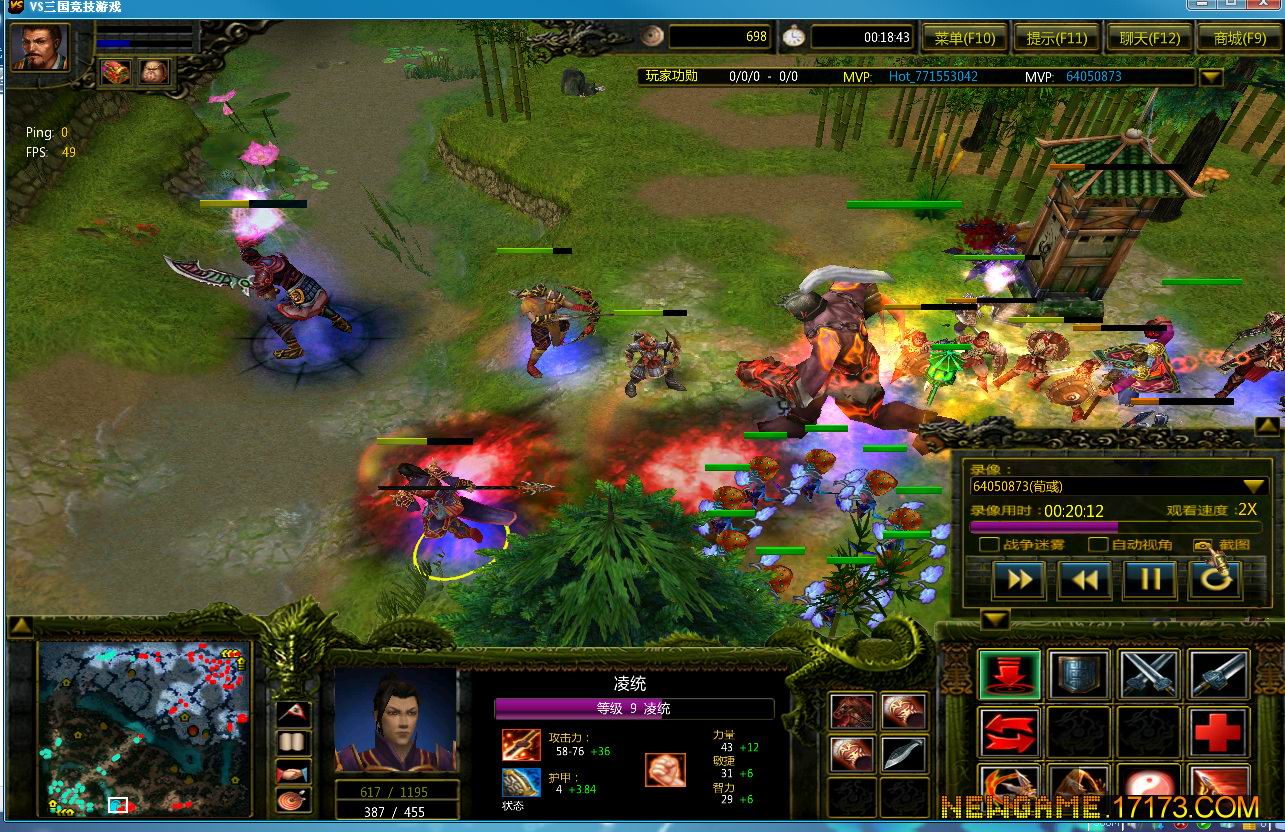The width and height of the screenshot is (1285, 832).
Task: Select the crossed swords attack command
Action: pos(1149,674)
